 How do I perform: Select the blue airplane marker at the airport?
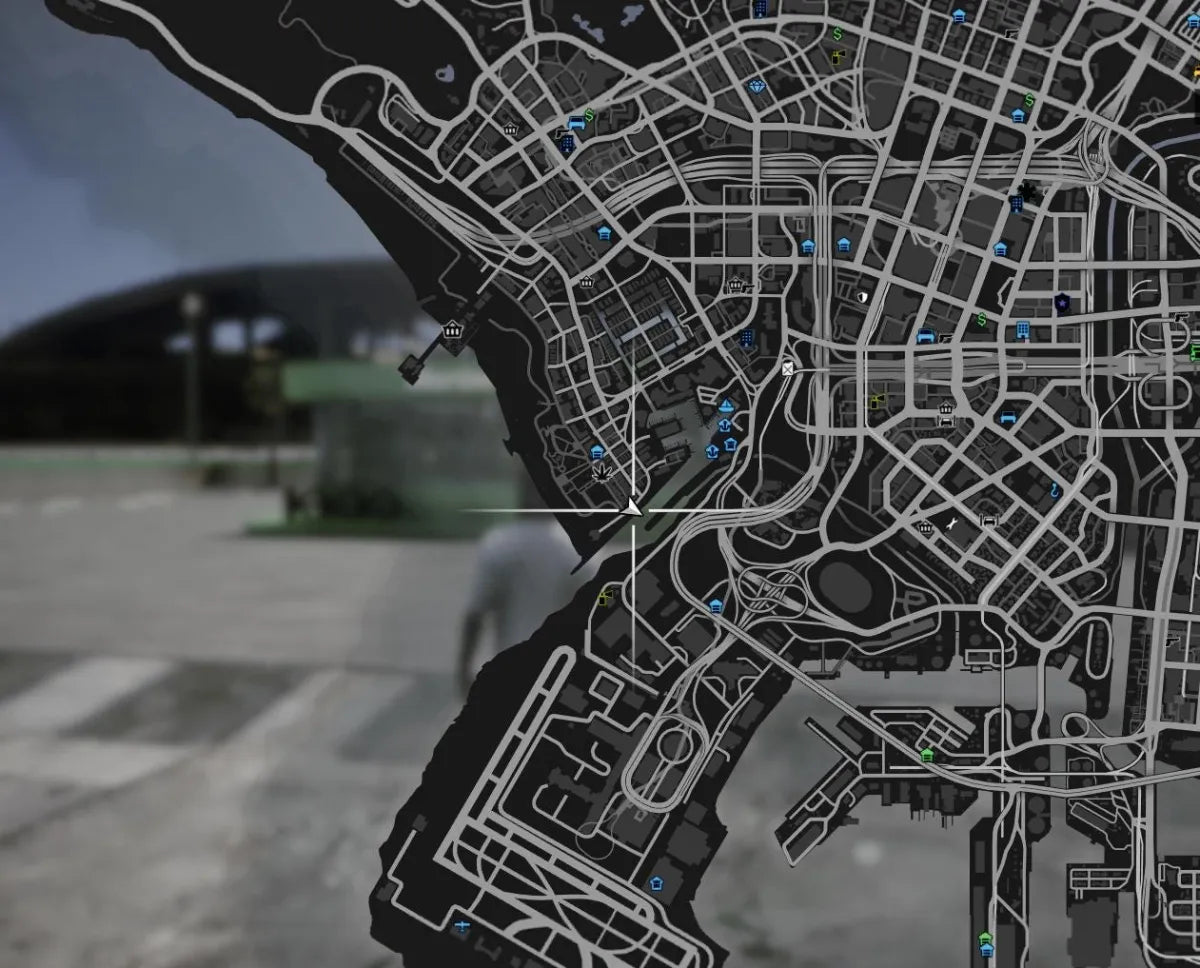461,927
